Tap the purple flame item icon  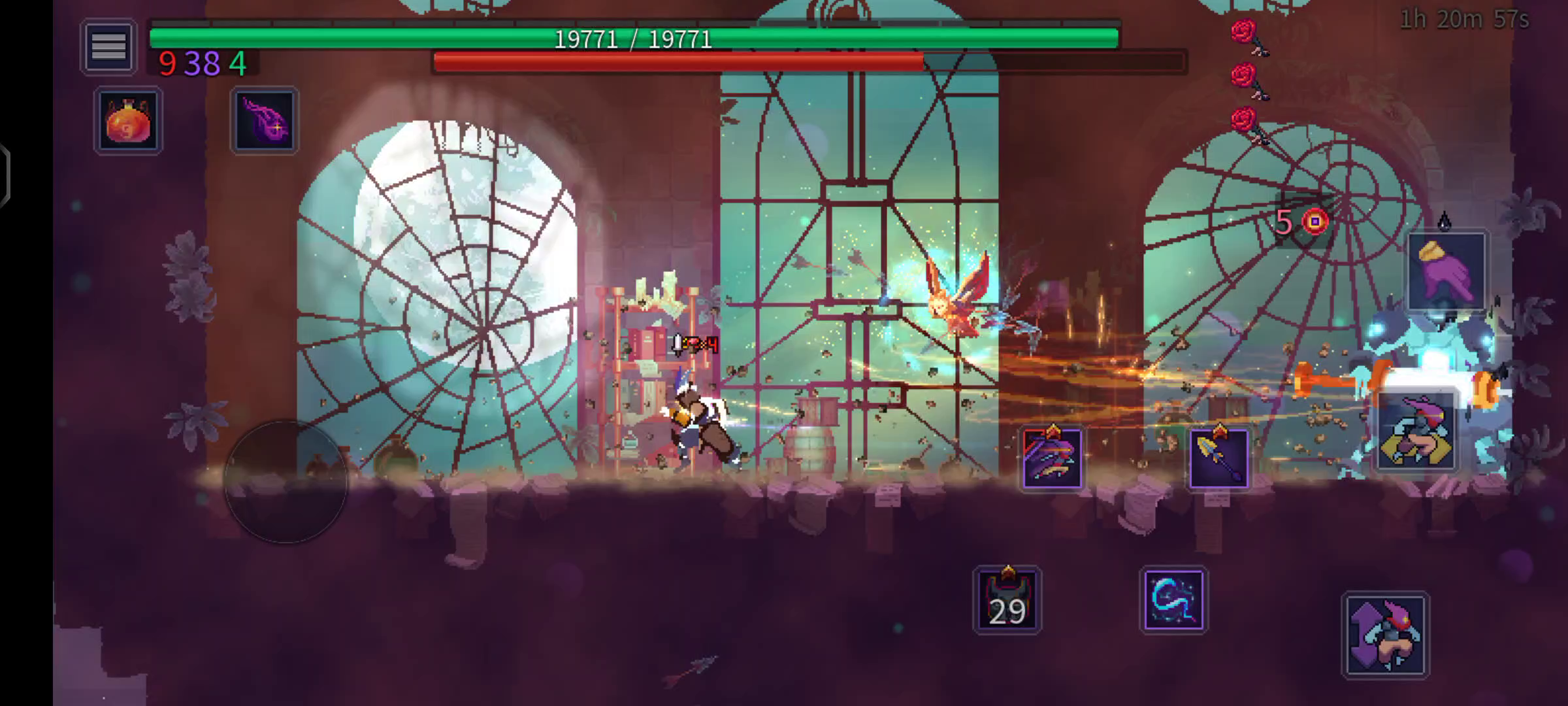tap(264, 121)
